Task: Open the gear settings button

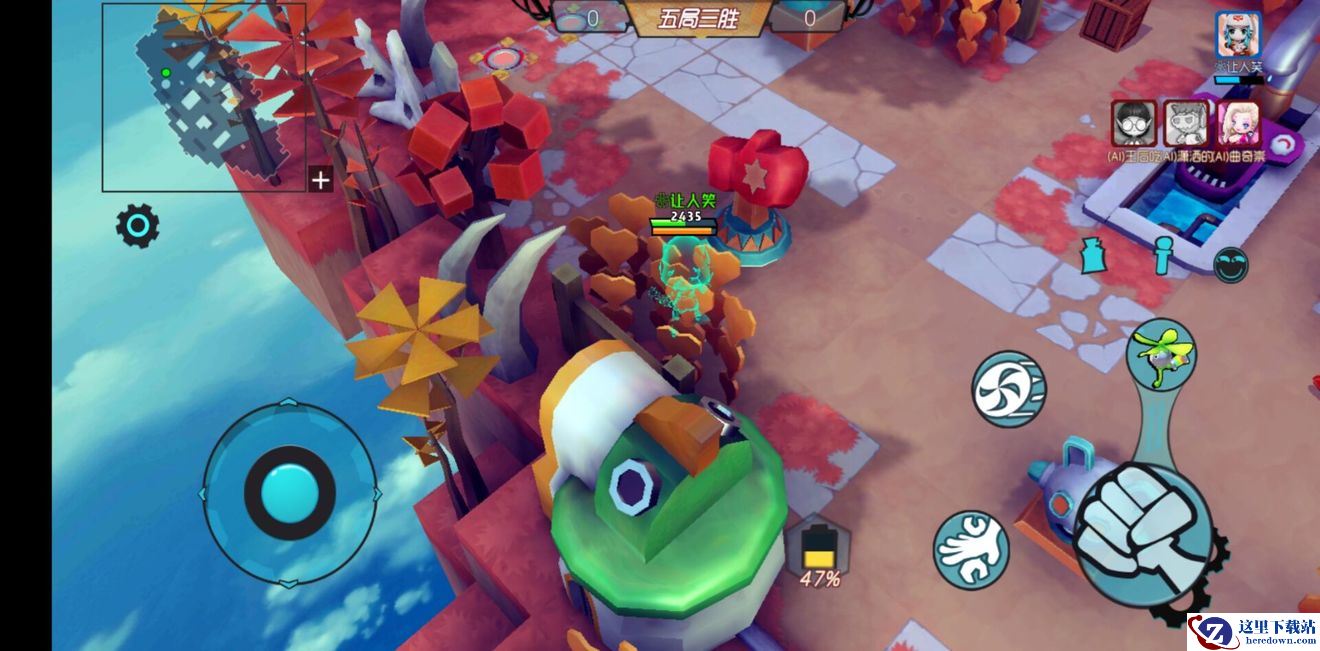Action: click(x=138, y=227)
